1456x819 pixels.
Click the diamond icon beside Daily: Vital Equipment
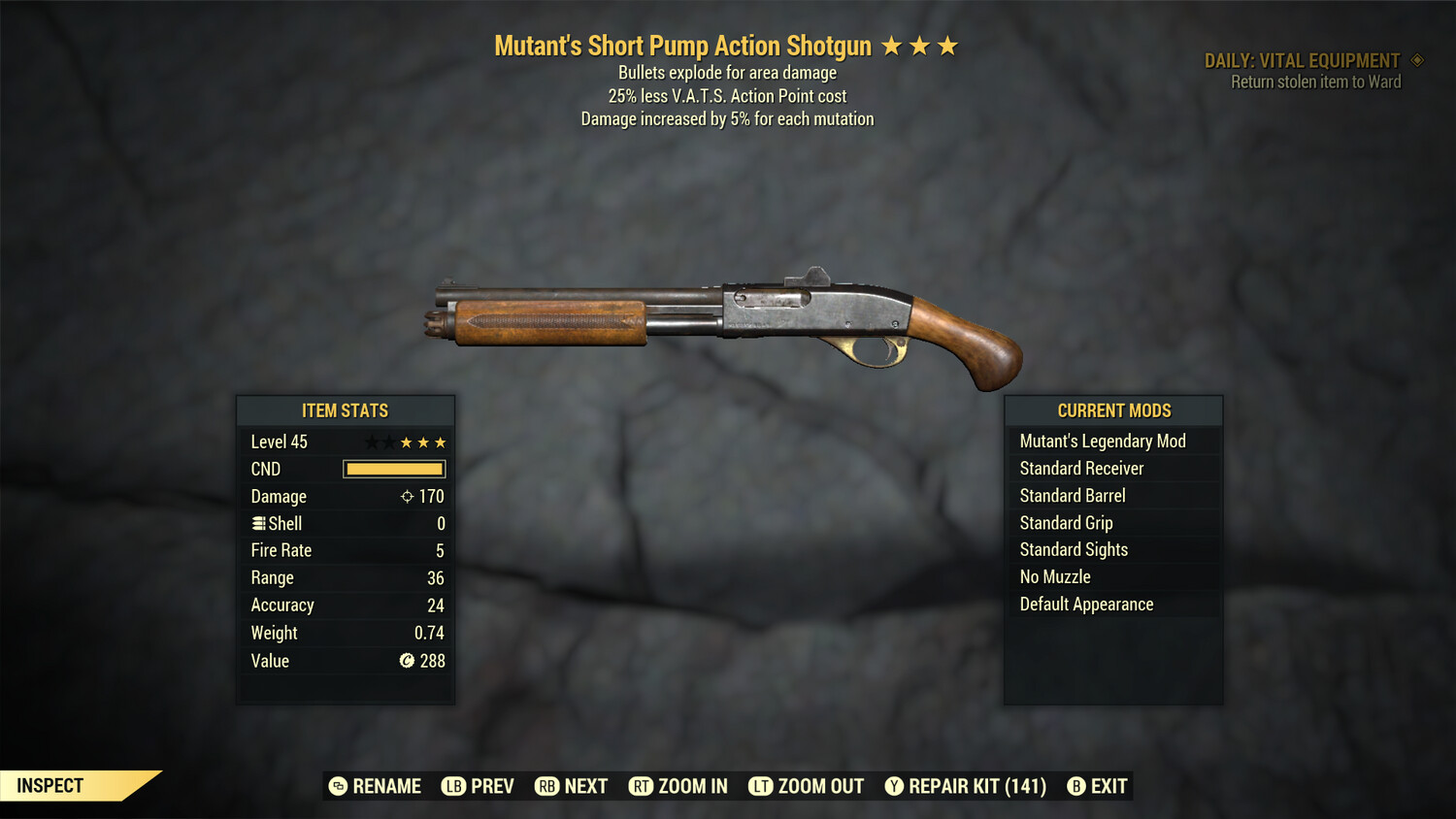pos(1416,59)
